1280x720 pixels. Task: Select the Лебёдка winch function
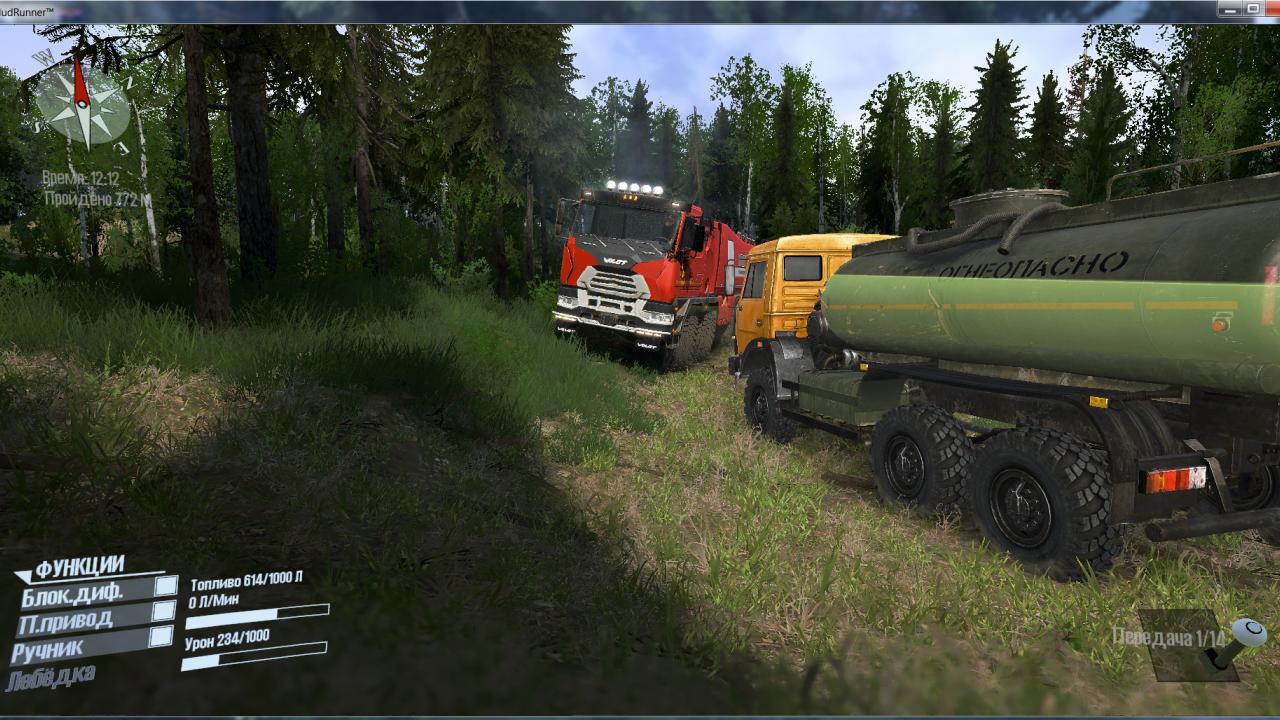pyautogui.click(x=51, y=678)
